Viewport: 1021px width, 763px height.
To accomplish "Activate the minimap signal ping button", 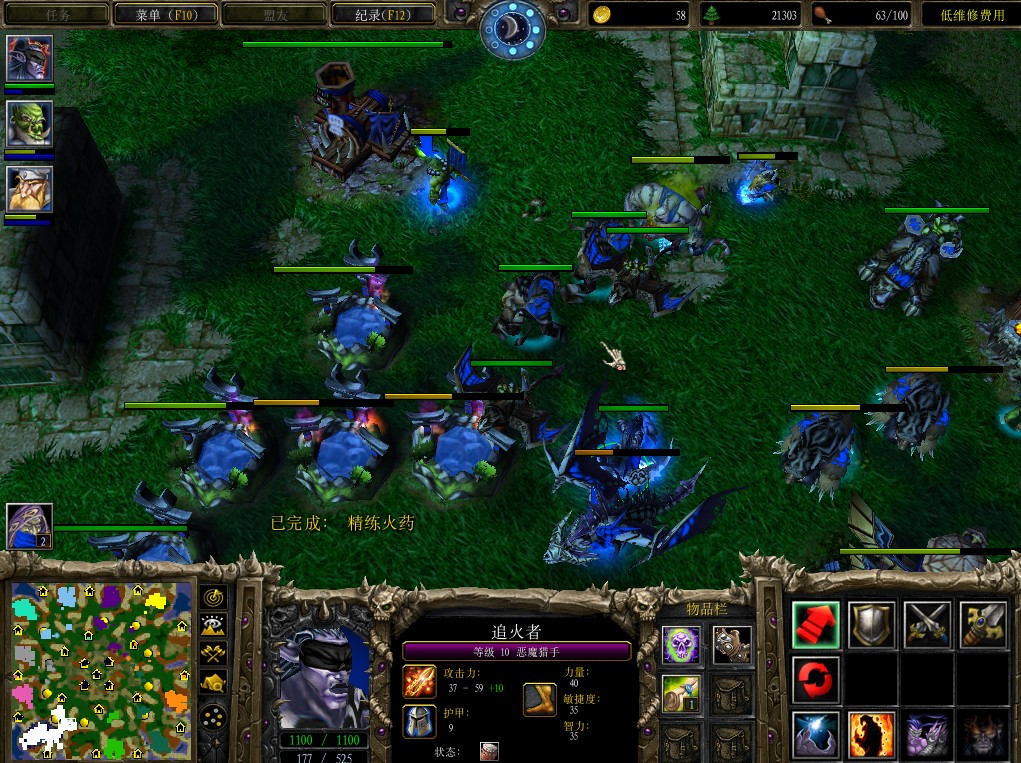I will click(x=213, y=597).
